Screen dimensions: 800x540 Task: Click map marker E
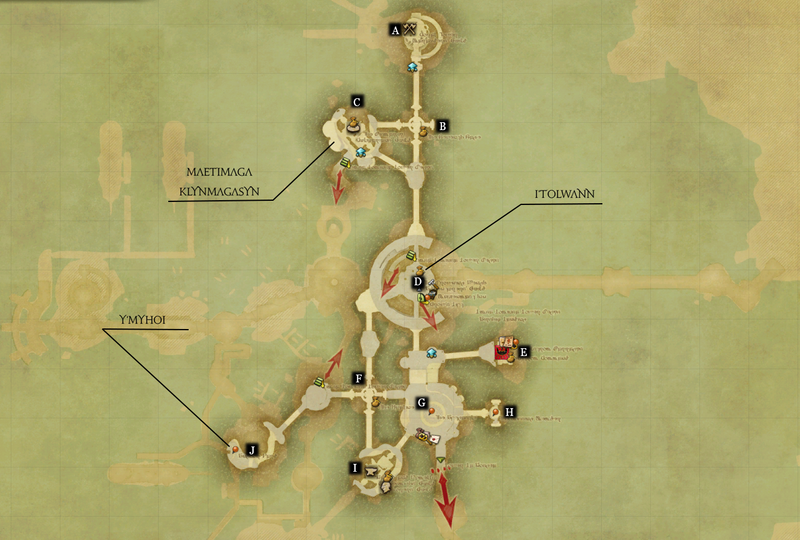pyautogui.click(x=522, y=351)
